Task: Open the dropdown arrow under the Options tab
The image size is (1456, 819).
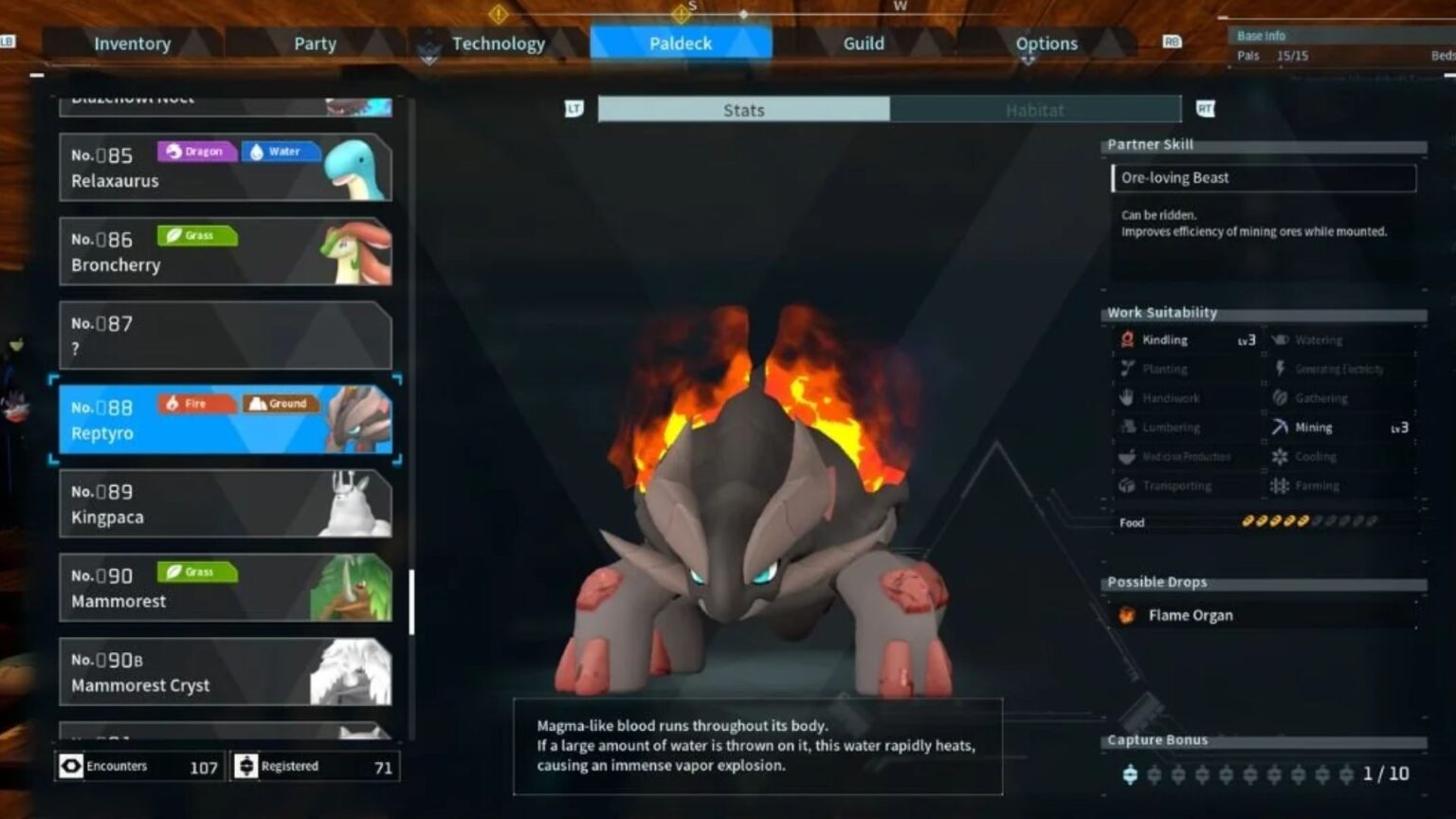Action: pos(1028,59)
